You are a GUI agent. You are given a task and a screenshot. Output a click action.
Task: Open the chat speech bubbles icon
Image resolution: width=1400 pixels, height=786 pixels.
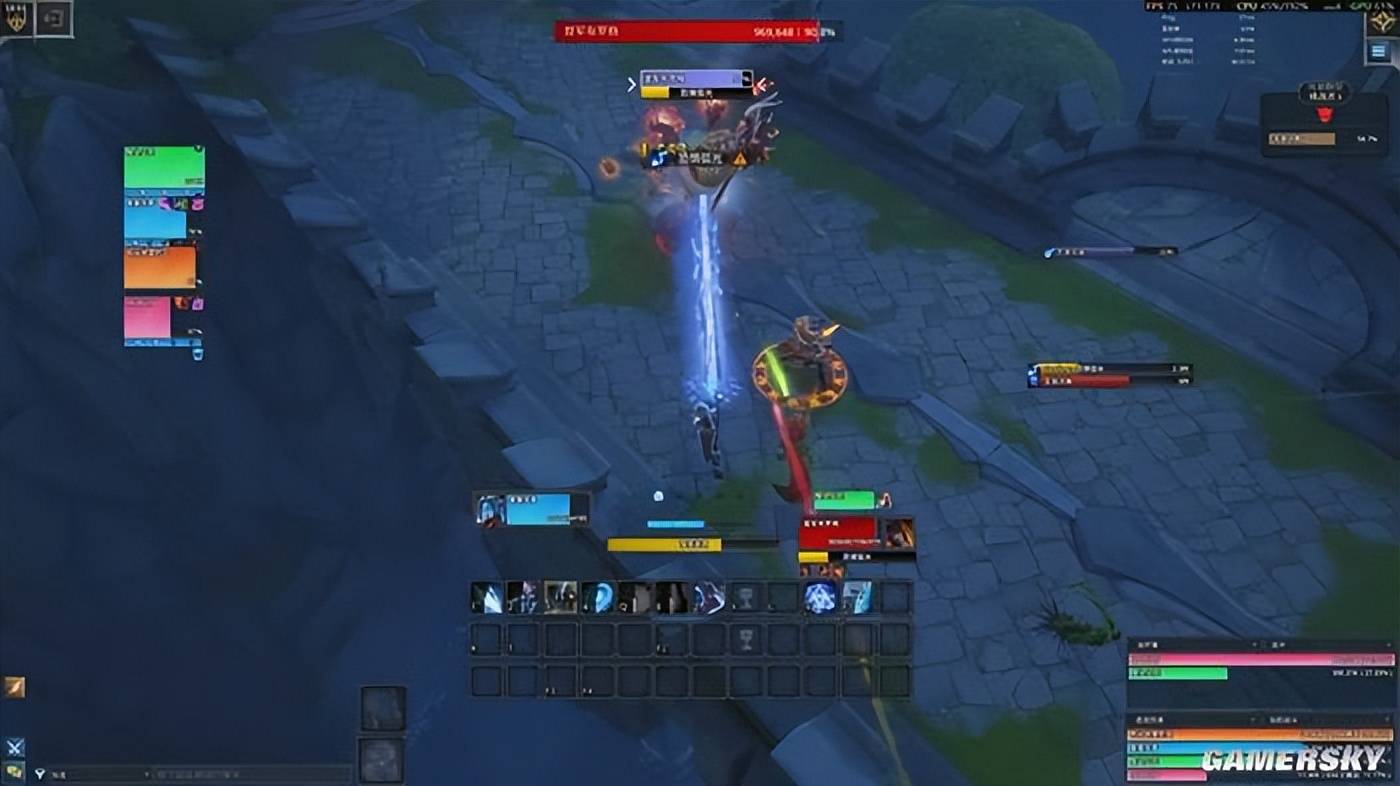(x=14, y=771)
